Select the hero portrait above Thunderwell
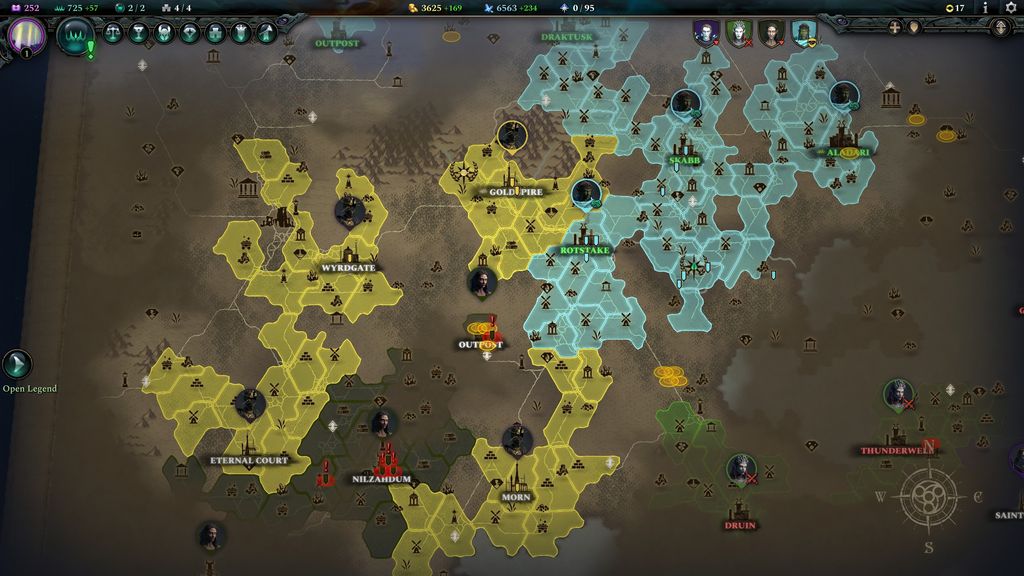Image resolution: width=1024 pixels, height=576 pixels. (x=898, y=394)
